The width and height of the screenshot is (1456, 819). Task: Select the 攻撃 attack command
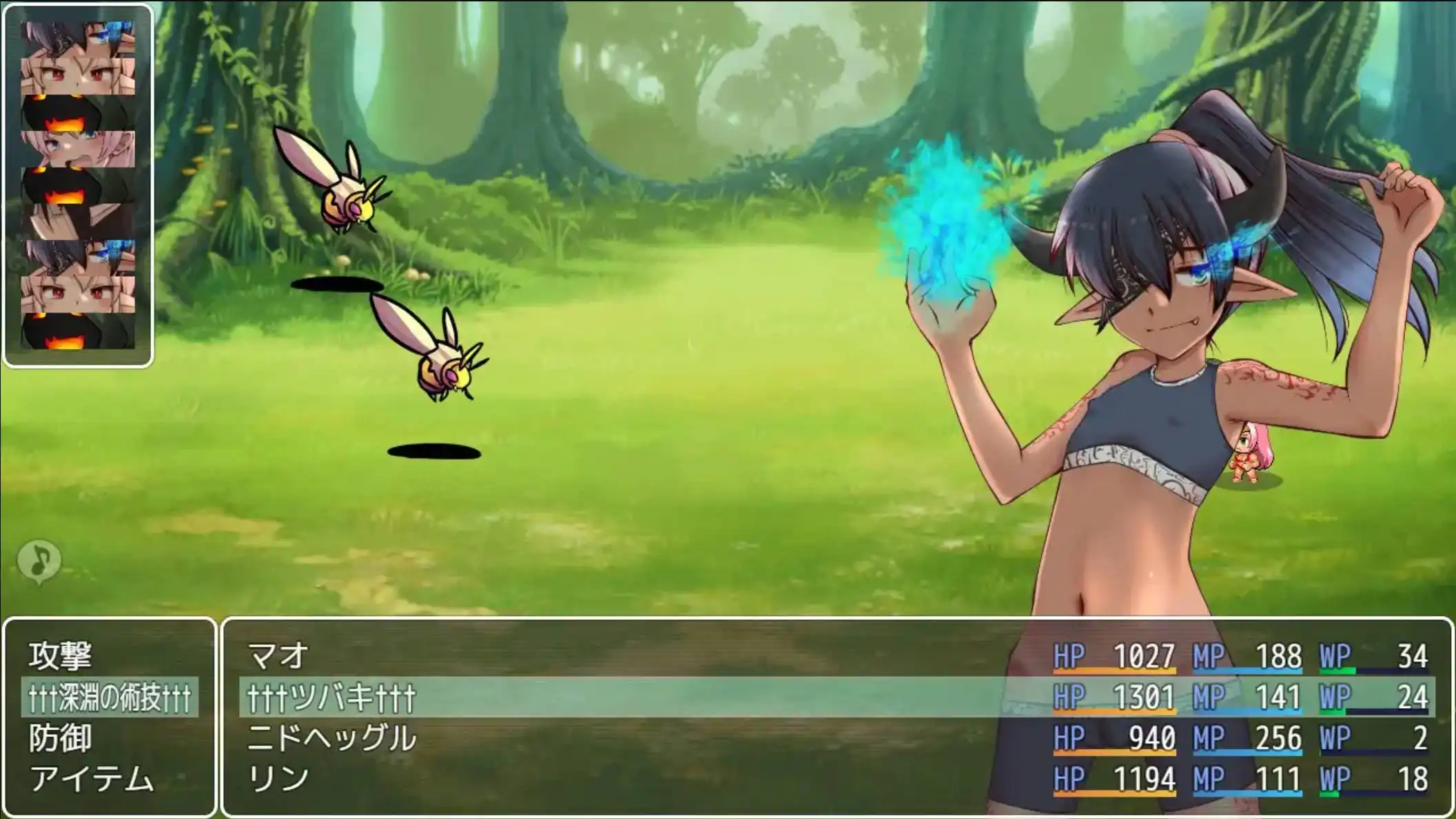pos(61,656)
